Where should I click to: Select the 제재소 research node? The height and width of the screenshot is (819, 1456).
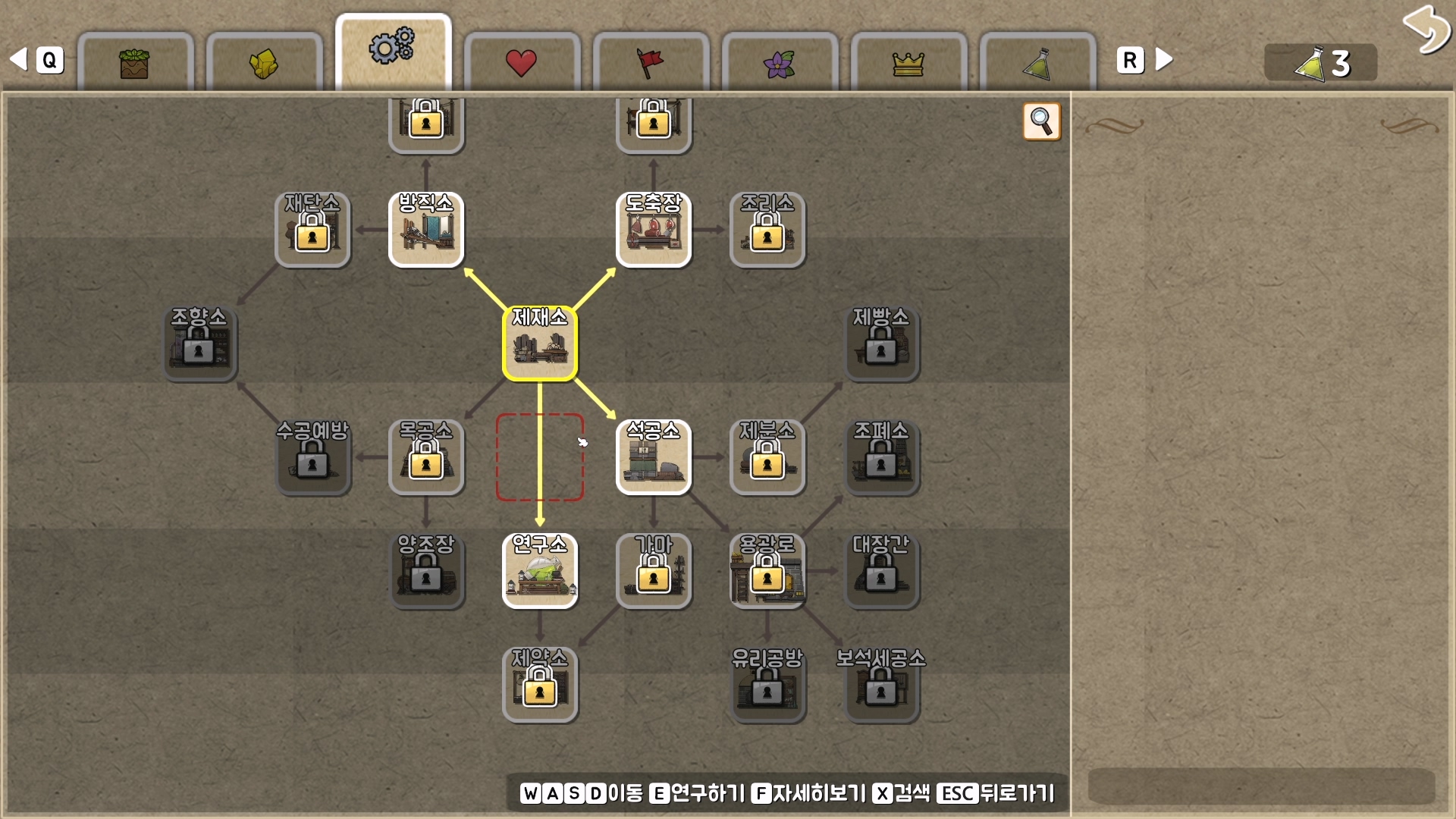(x=540, y=344)
